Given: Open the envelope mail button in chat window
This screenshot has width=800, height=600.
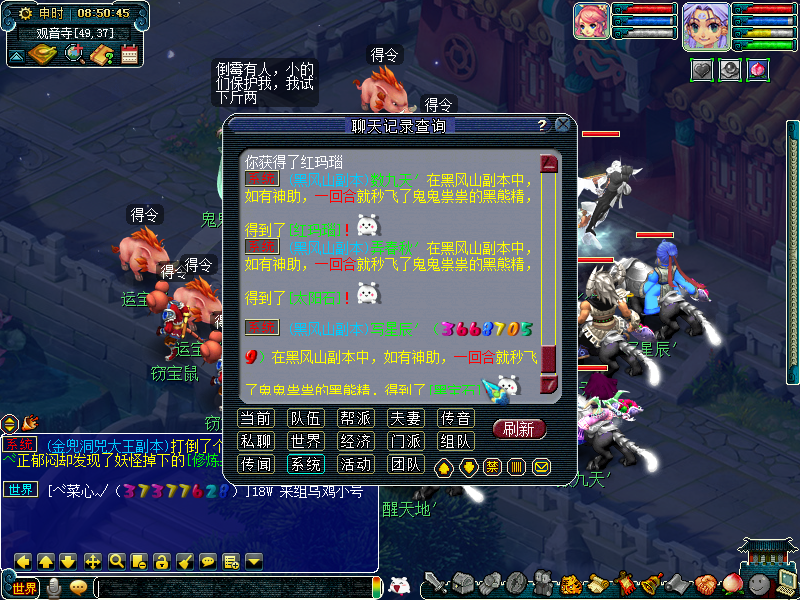Looking at the screenshot, I should coord(541,466).
